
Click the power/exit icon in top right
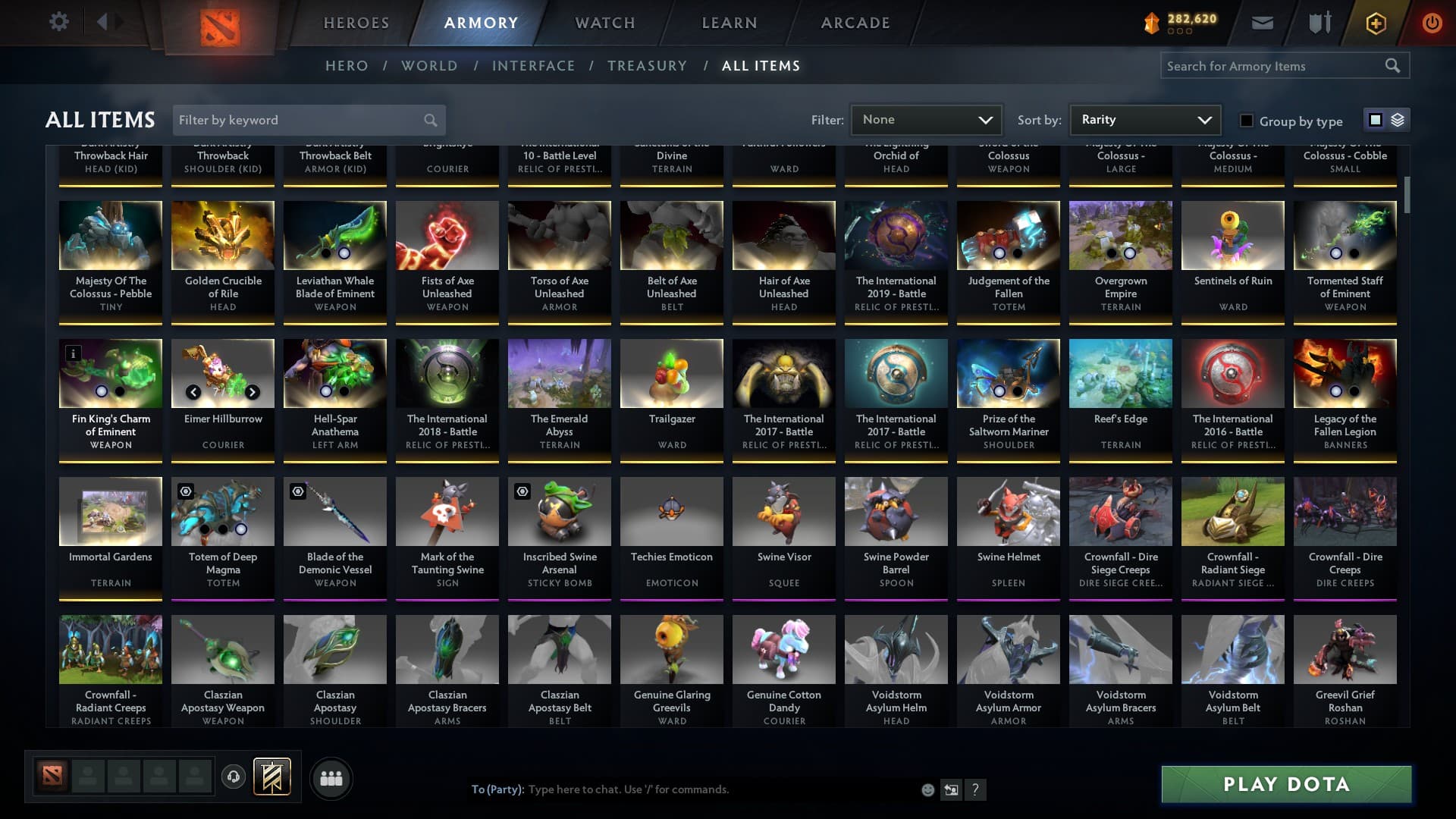[1432, 23]
